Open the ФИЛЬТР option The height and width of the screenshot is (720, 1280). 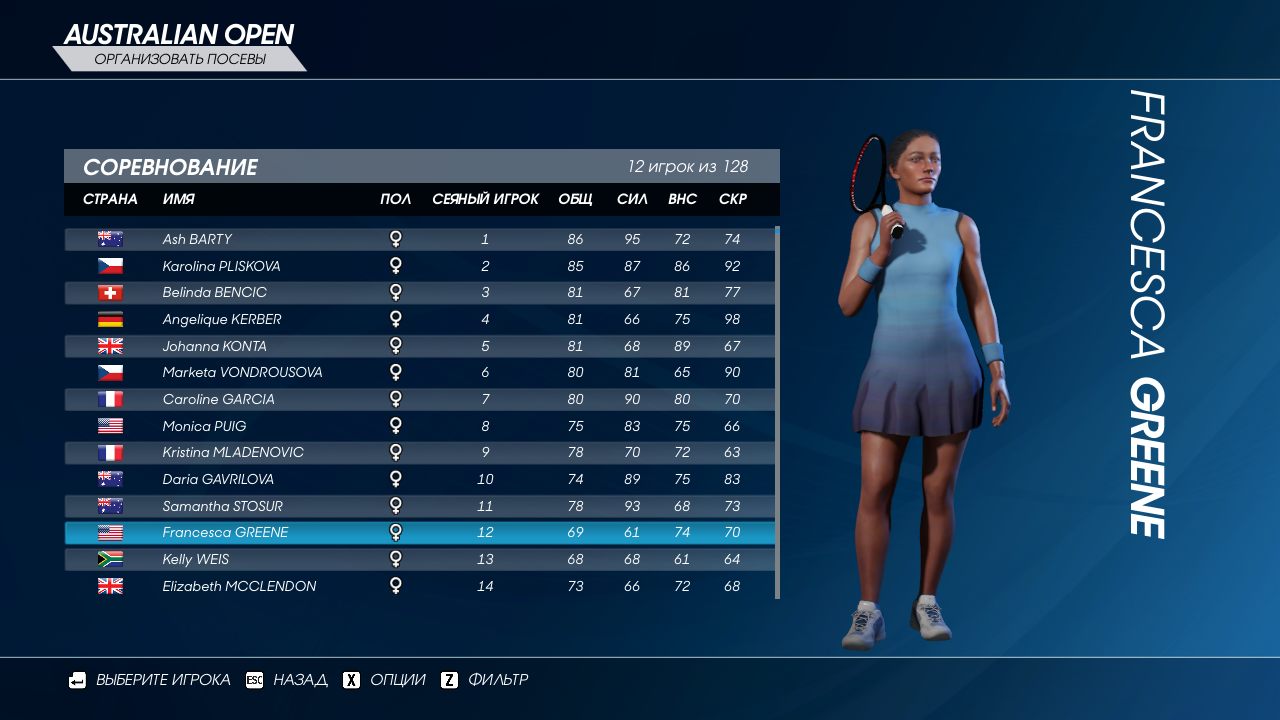498,679
